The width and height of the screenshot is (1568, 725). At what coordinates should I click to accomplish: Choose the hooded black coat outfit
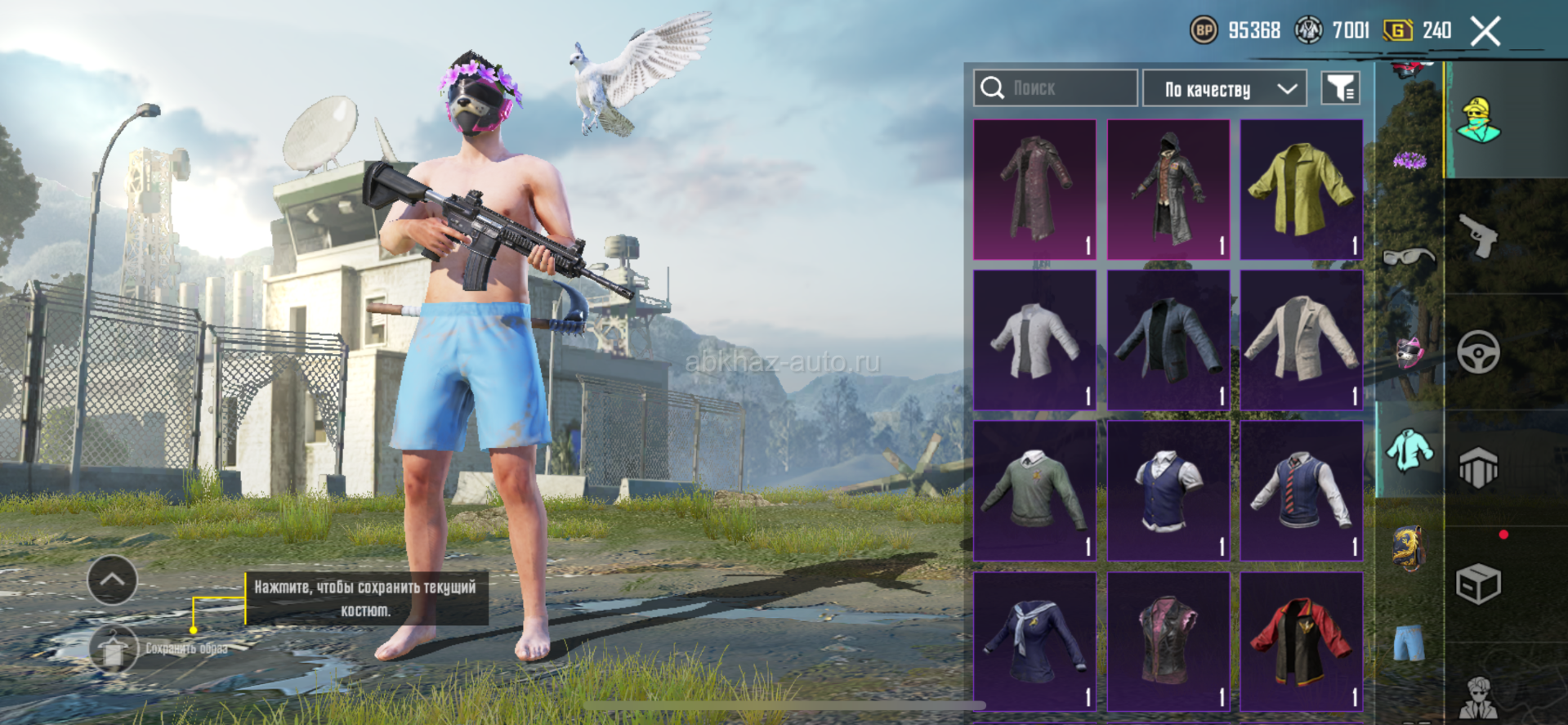point(1168,190)
